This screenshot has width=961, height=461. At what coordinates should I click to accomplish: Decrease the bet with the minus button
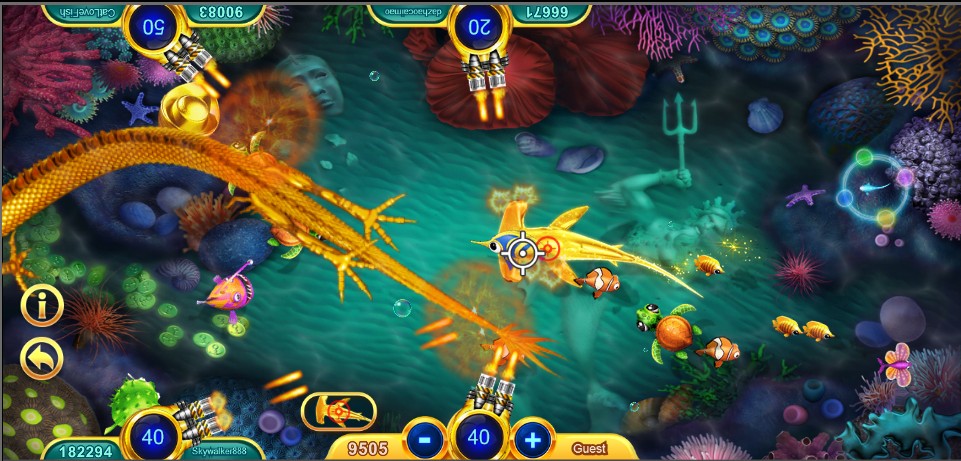click(425, 438)
